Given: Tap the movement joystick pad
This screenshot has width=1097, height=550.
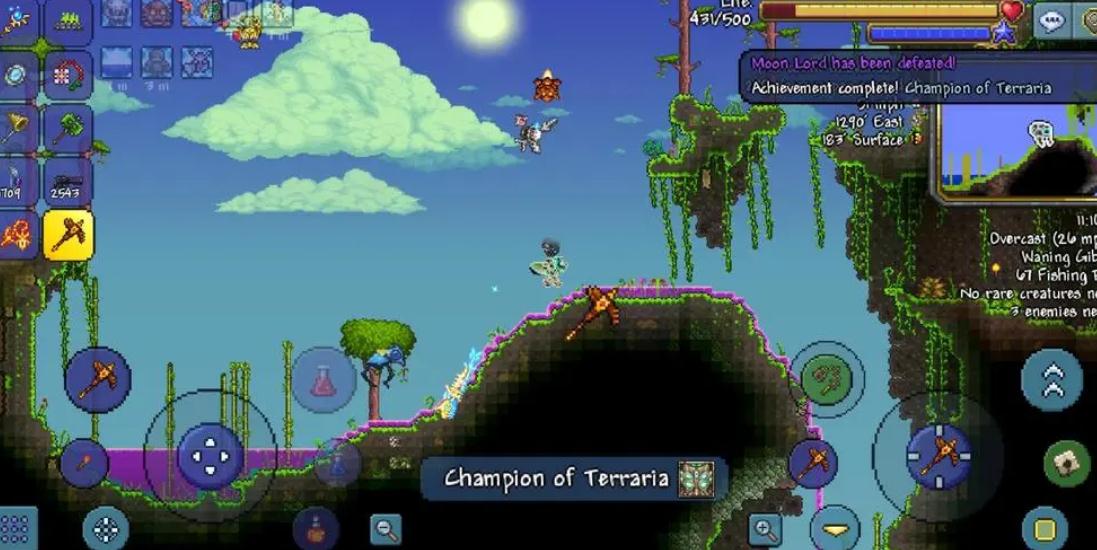Looking at the screenshot, I should click(x=210, y=455).
